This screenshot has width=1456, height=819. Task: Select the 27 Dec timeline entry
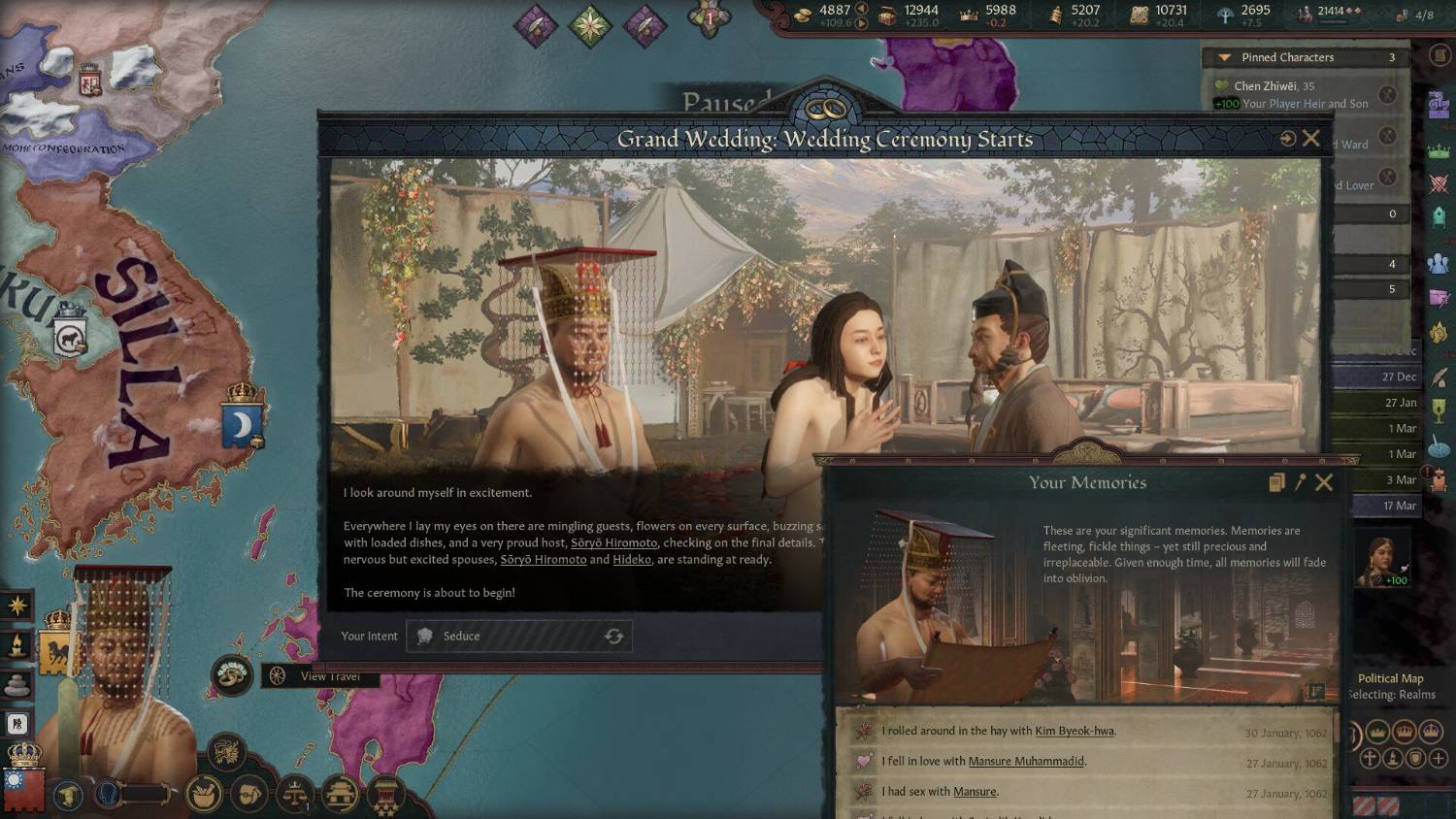[x=1399, y=377]
